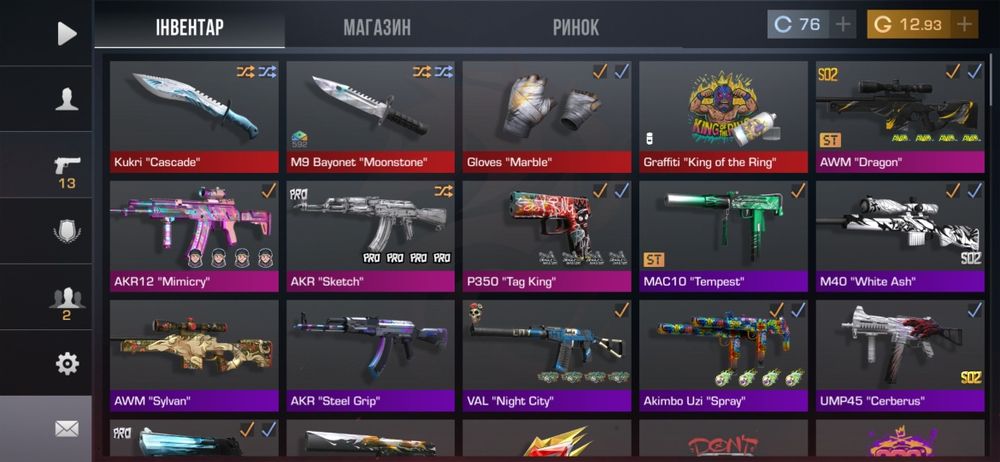Select the VAL "Night City" skin
Image resolution: width=1000 pixels, height=462 pixels.
click(546, 355)
